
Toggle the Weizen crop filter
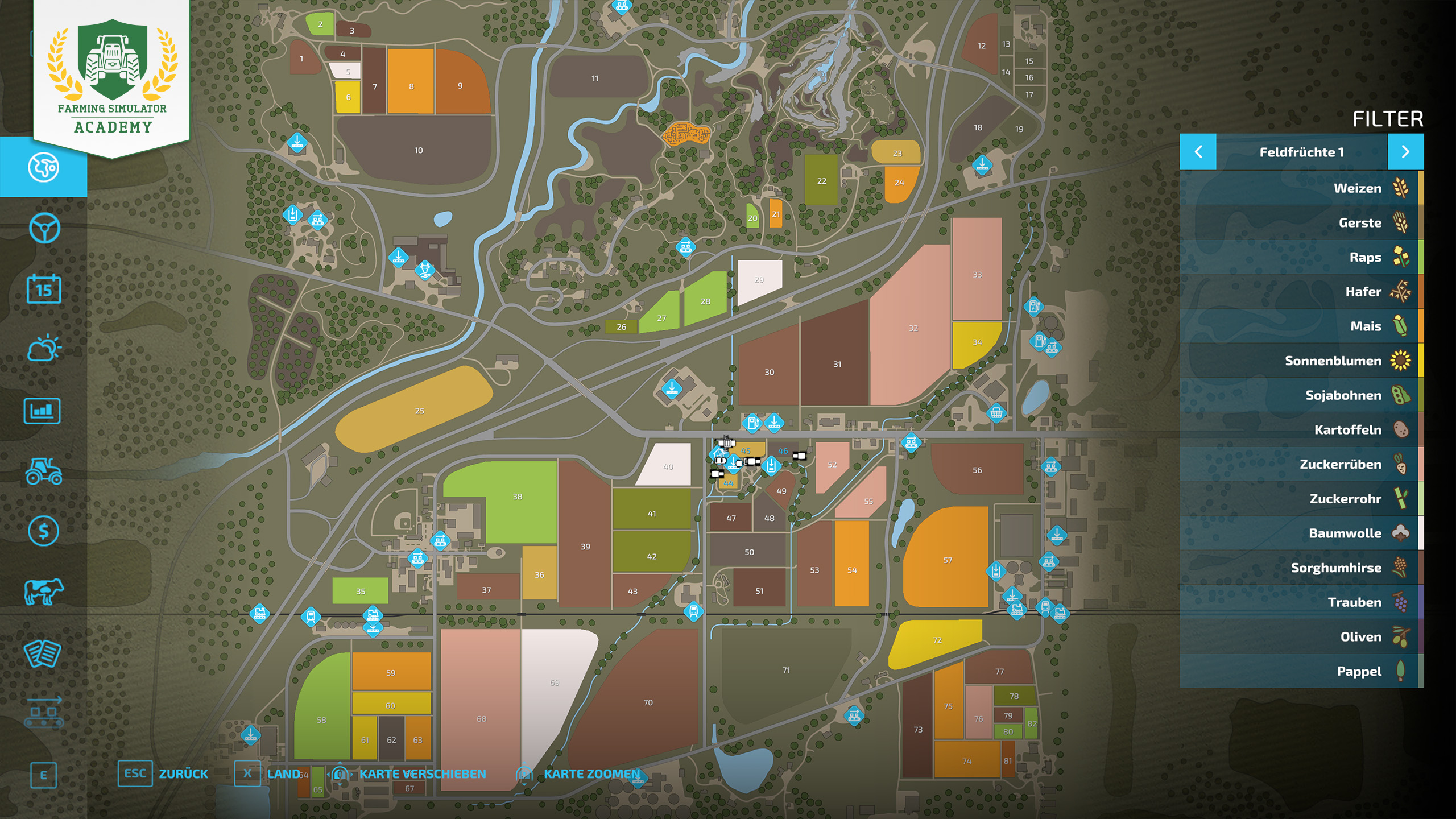coord(1301,188)
